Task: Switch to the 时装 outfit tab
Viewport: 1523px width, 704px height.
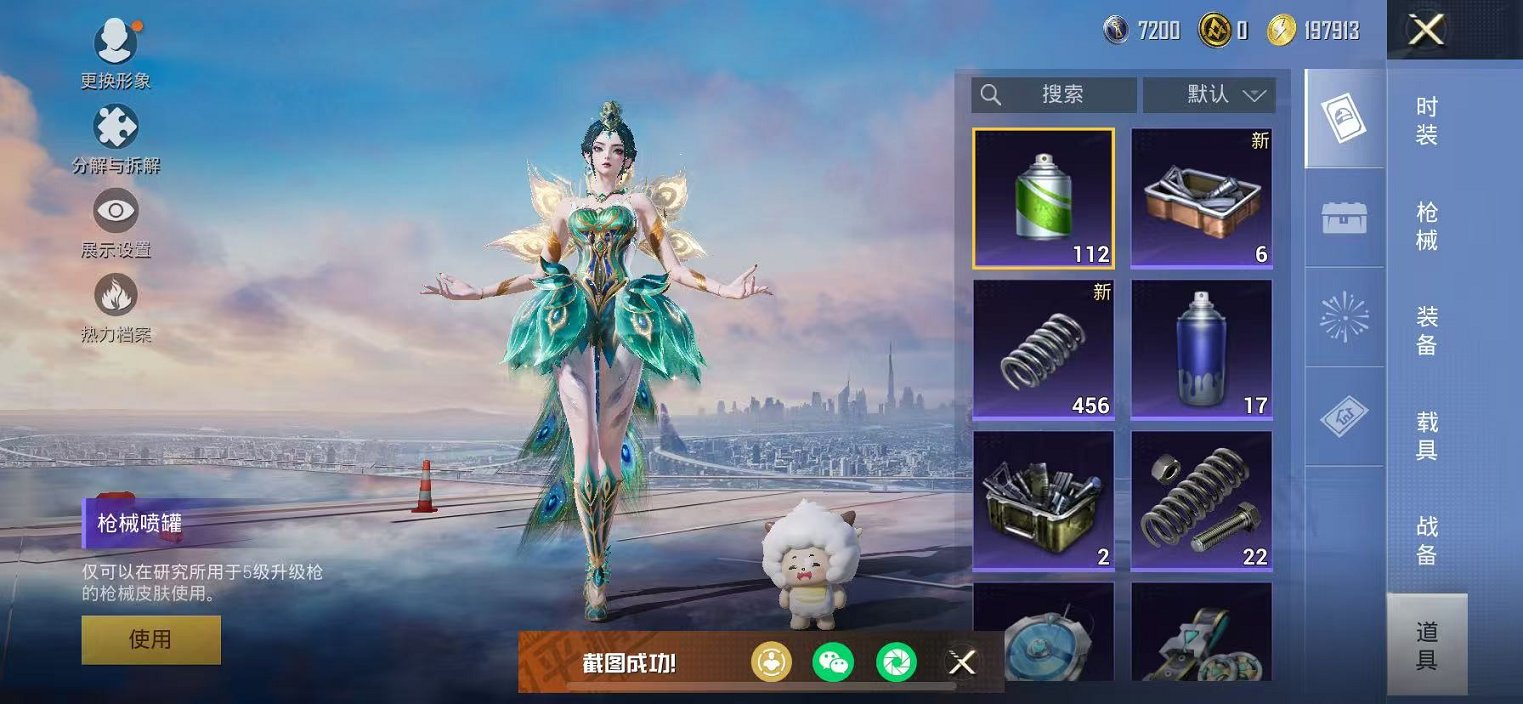Action: 1427,121
